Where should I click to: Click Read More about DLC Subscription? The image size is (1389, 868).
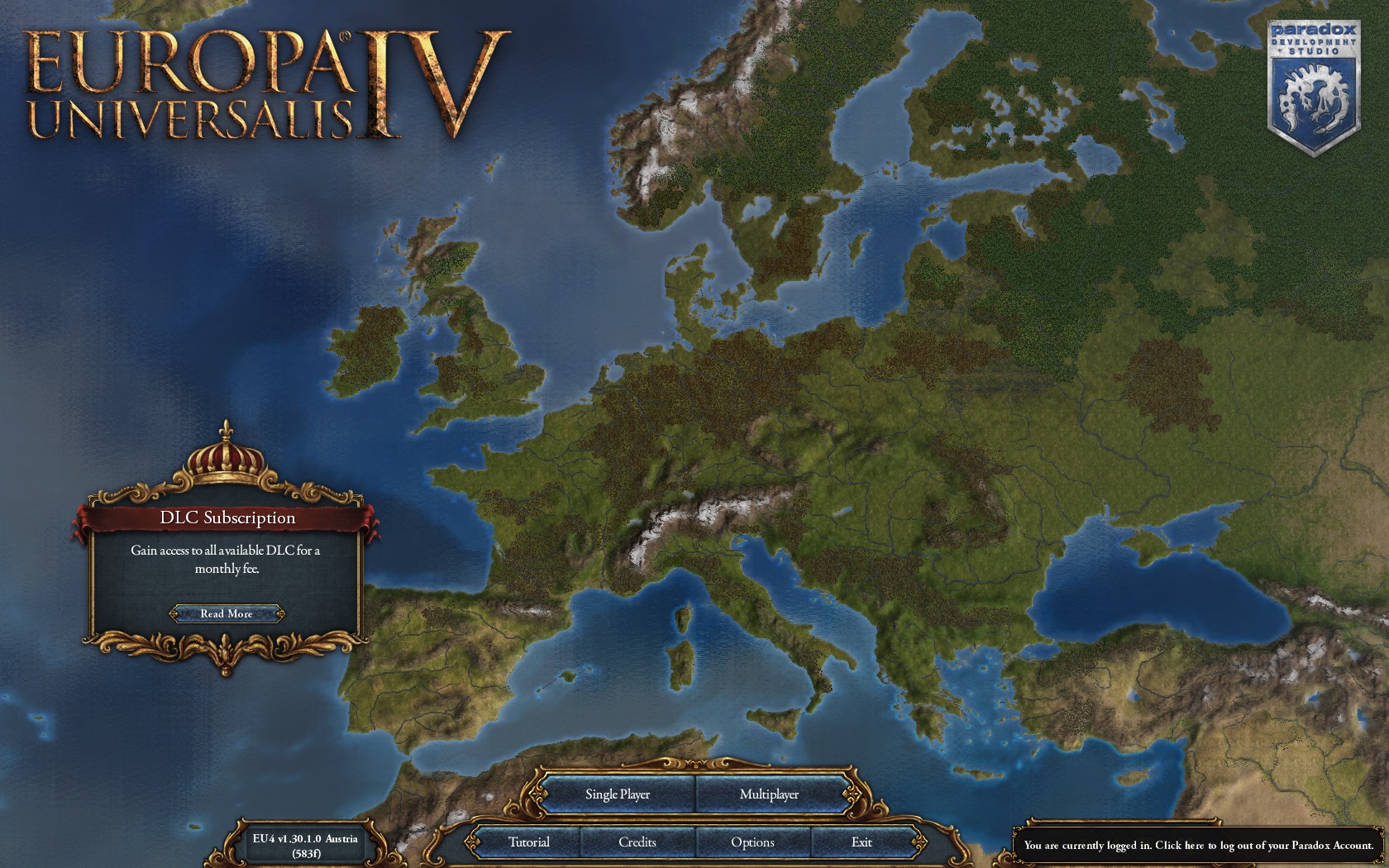point(227,613)
